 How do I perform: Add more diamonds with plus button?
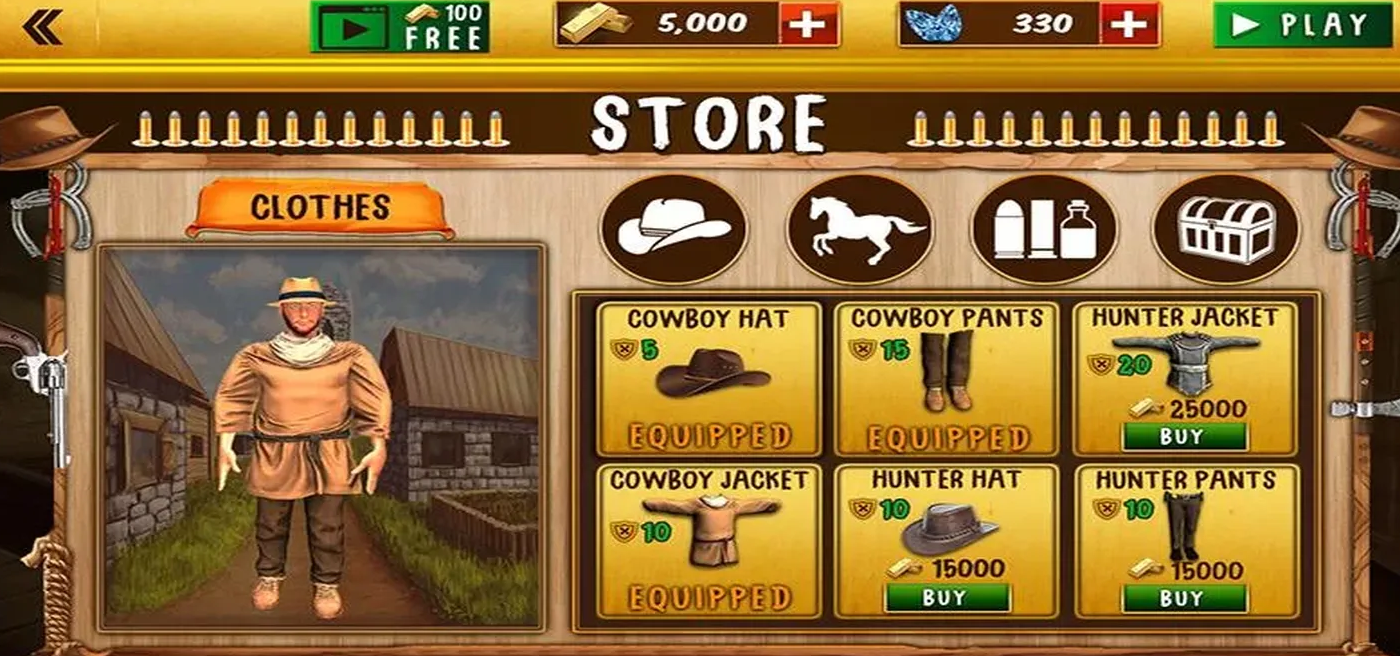coord(1129,24)
